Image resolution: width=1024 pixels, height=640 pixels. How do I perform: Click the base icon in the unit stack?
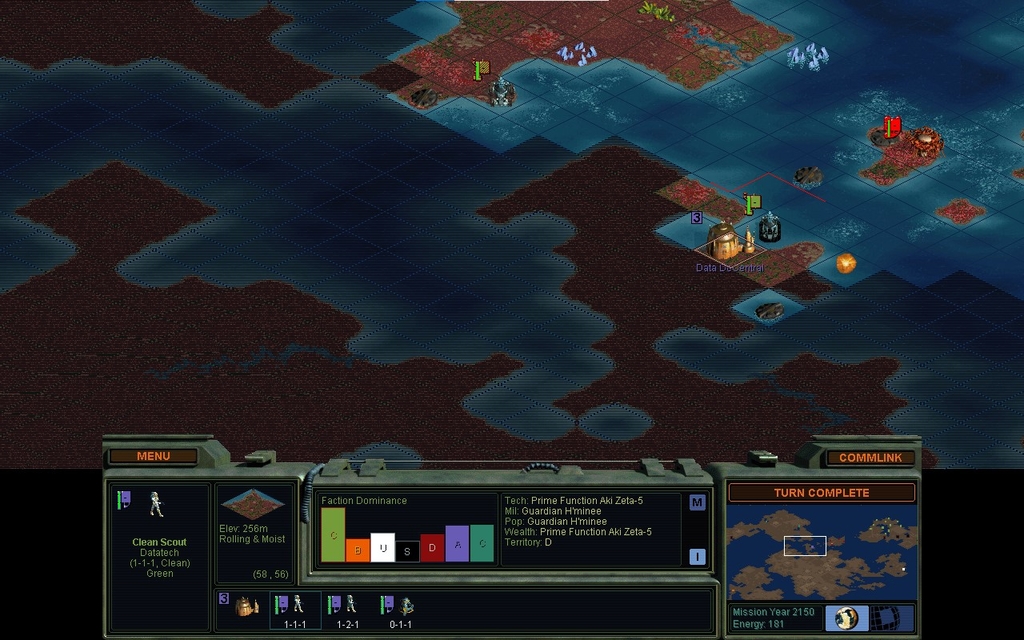pyautogui.click(x=246, y=606)
